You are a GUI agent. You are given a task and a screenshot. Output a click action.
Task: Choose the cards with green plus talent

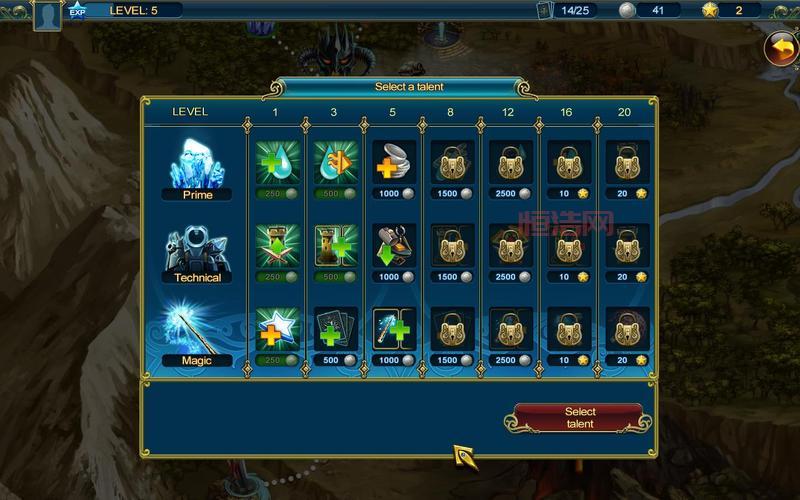pos(334,329)
